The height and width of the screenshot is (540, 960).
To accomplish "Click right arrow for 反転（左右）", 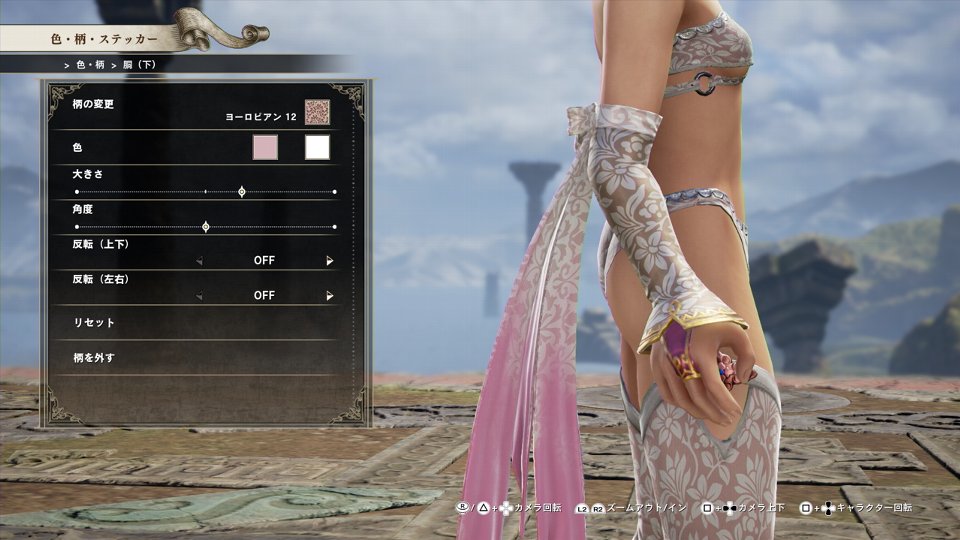I will (x=329, y=296).
